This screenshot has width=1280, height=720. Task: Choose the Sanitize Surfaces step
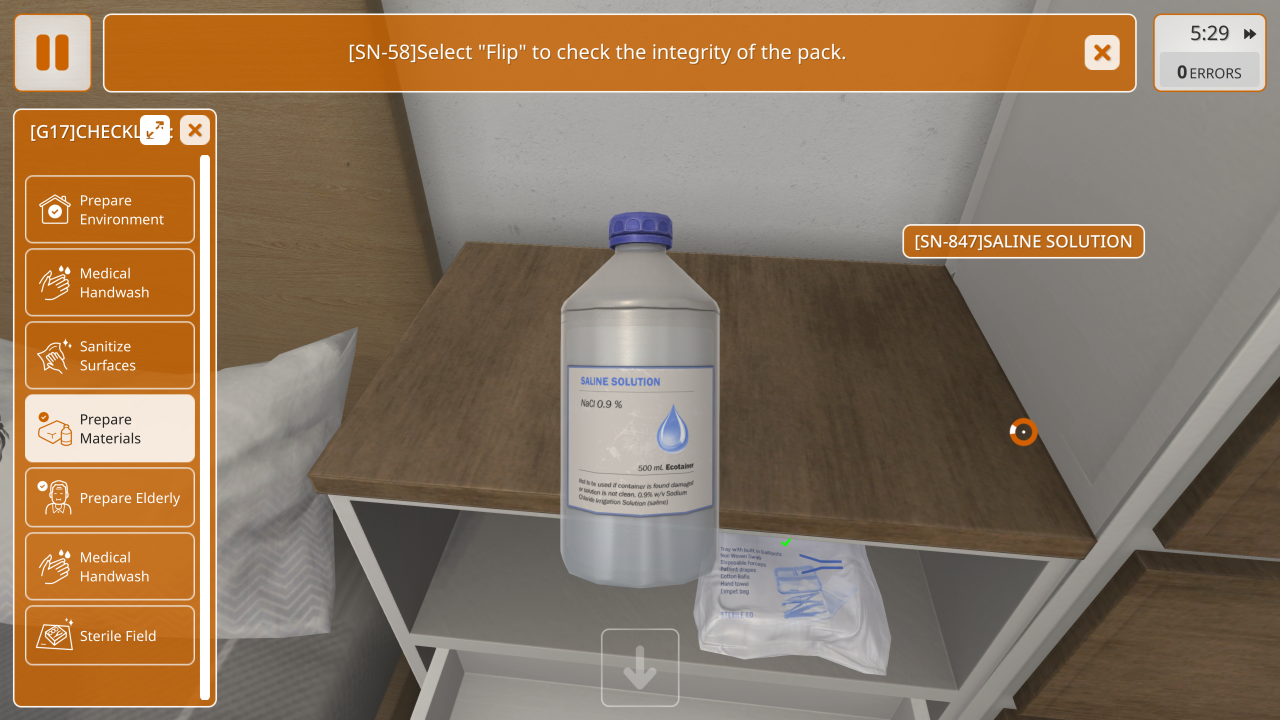[110, 356]
